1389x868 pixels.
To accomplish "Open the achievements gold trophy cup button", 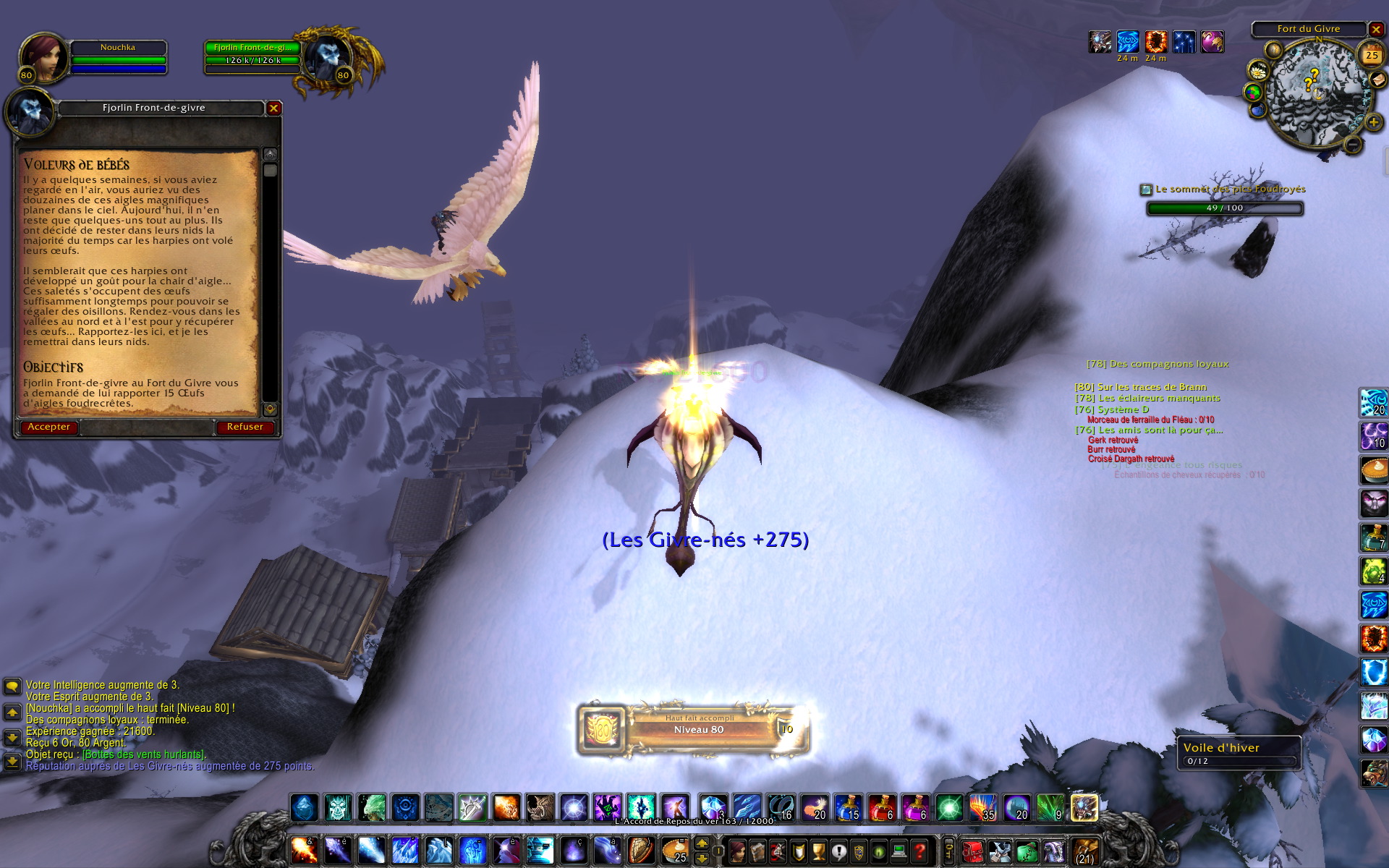I will (818, 851).
